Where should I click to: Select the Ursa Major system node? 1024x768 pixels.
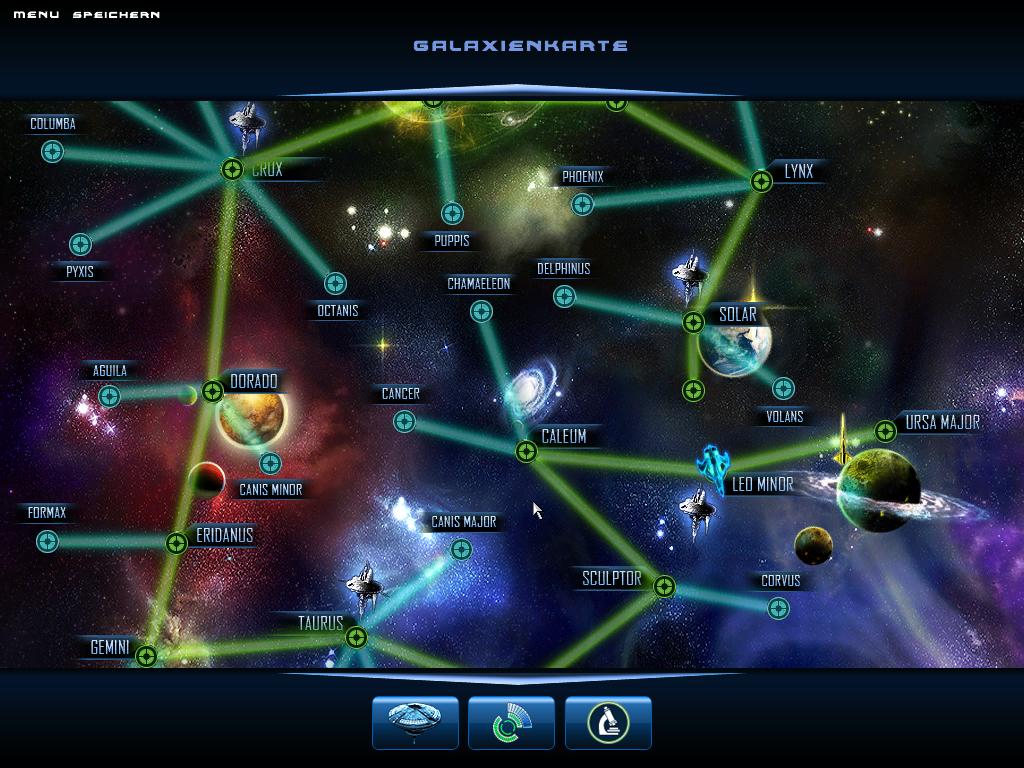885,431
